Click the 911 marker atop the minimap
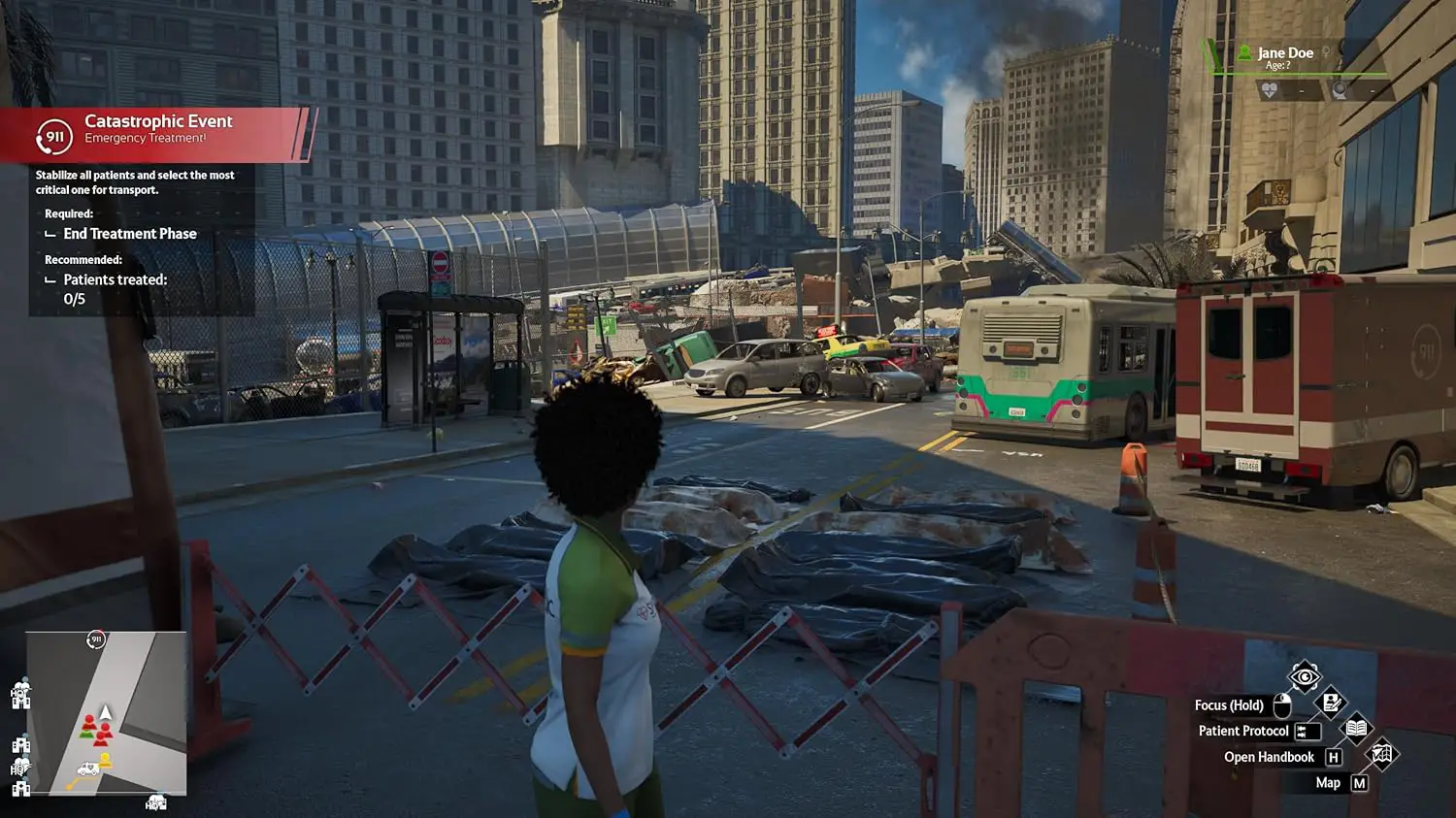The width and height of the screenshot is (1456, 818). (96, 639)
